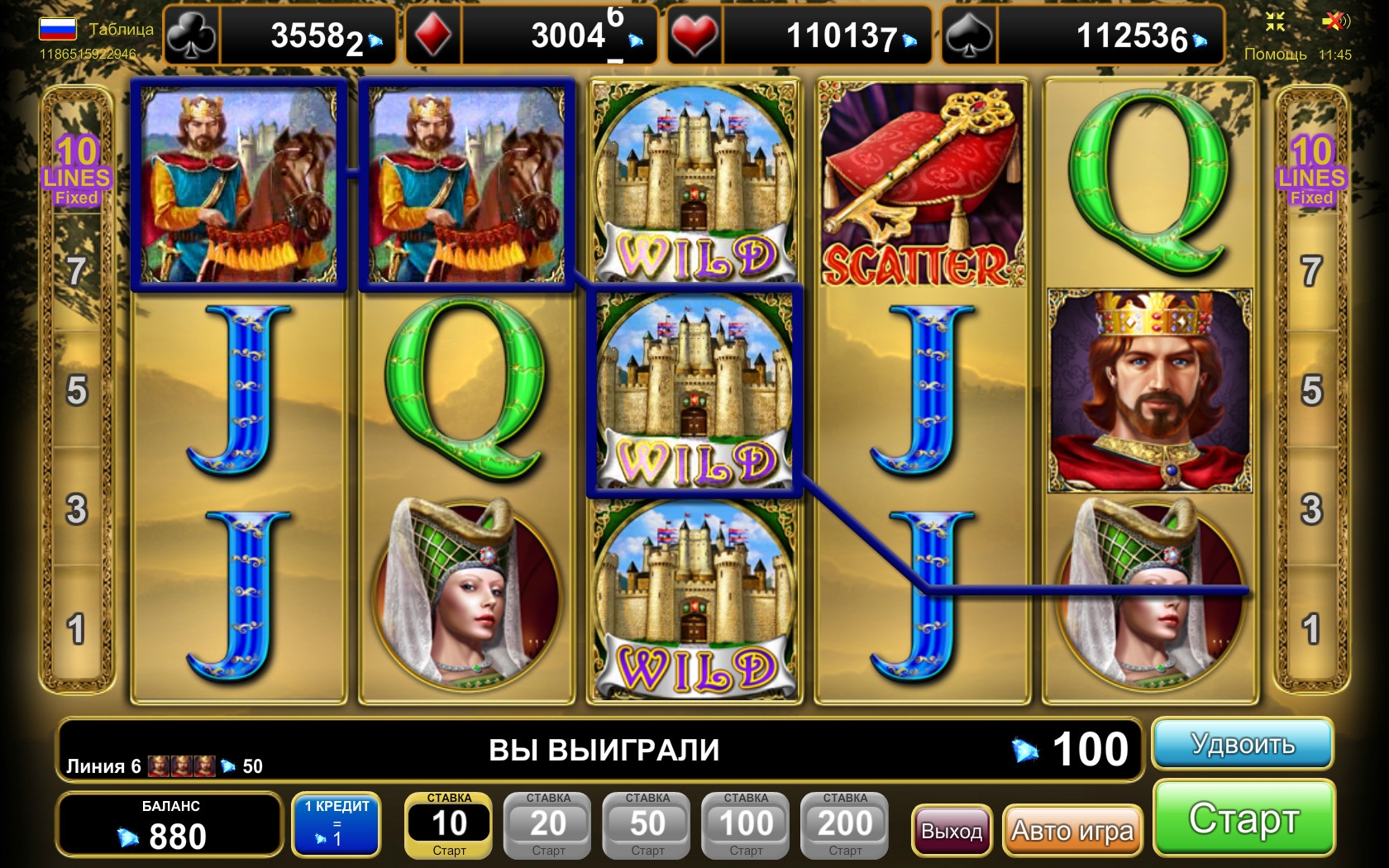Open the spades jackpot panel
Viewport: 1389px width, 868px height.
[x=1084, y=36]
